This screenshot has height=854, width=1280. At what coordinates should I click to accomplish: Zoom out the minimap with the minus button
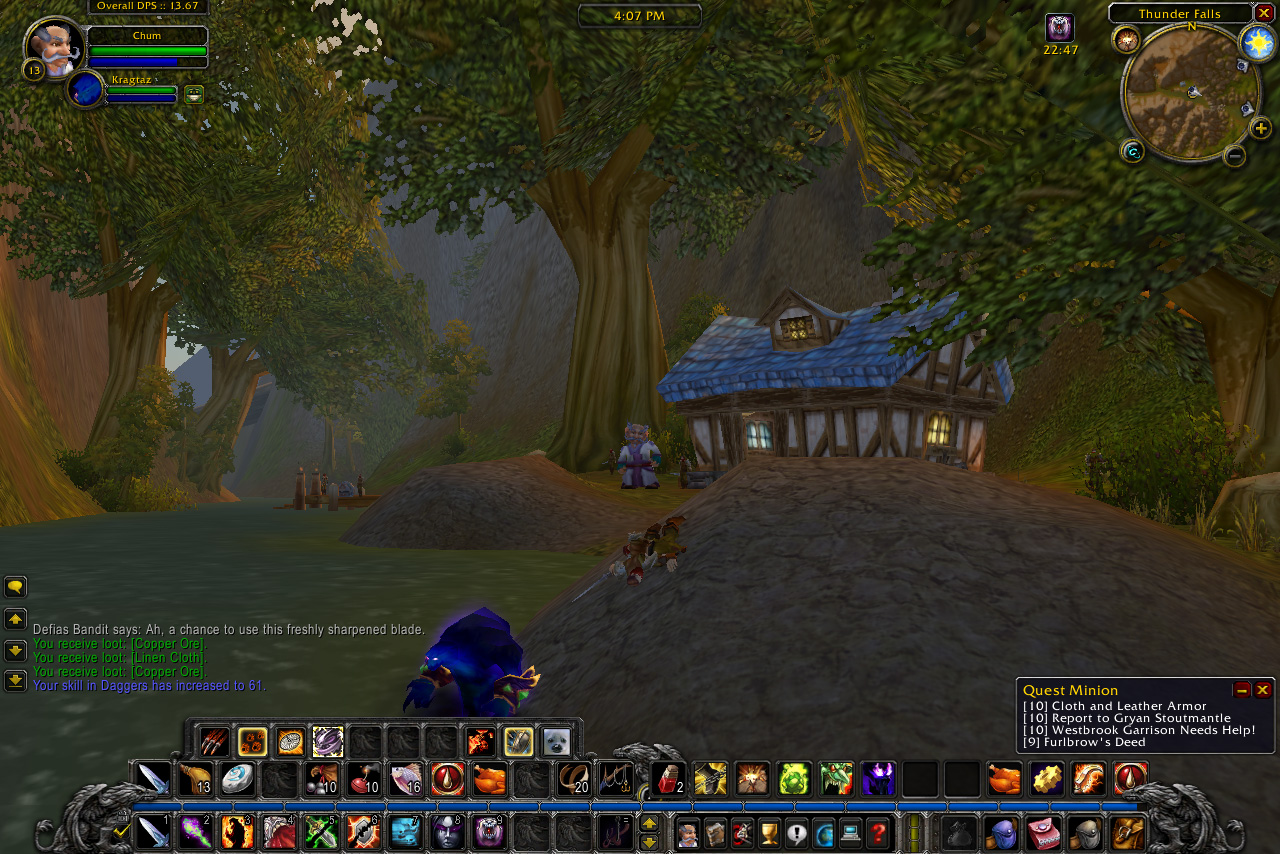point(1235,155)
